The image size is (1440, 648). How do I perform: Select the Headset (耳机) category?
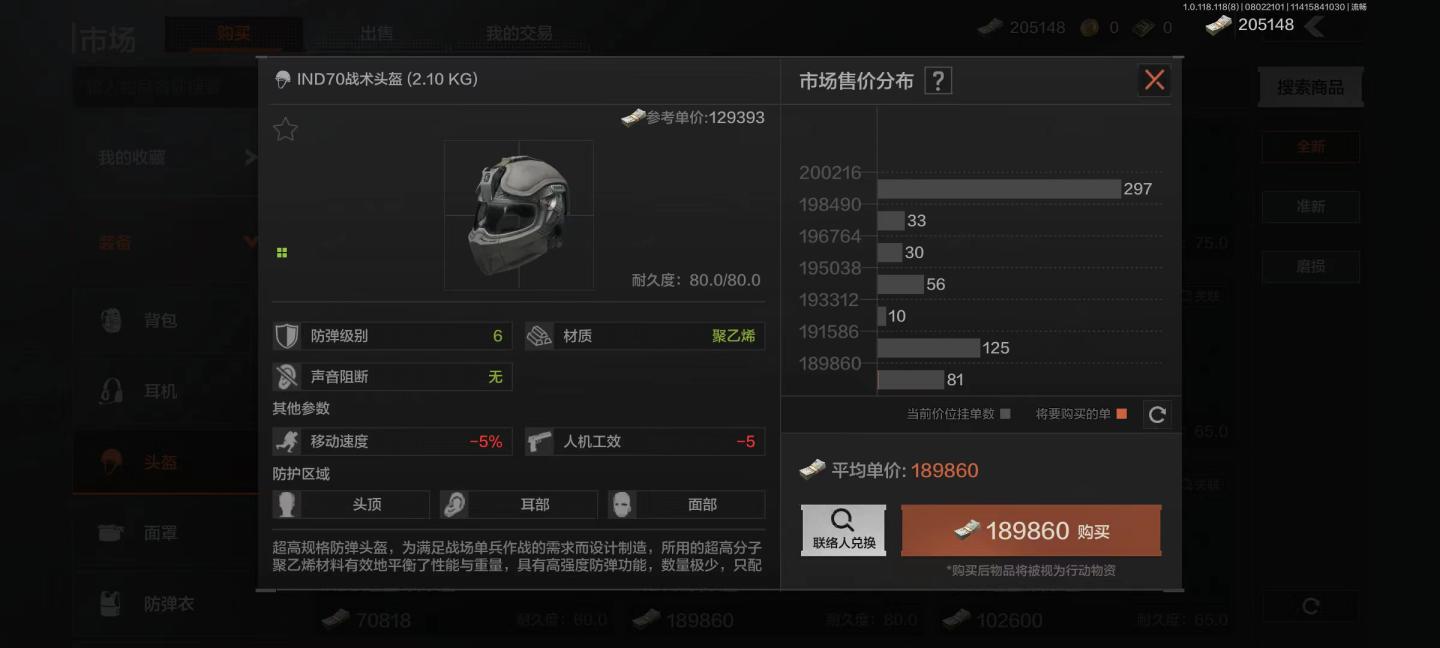tap(160, 391)
